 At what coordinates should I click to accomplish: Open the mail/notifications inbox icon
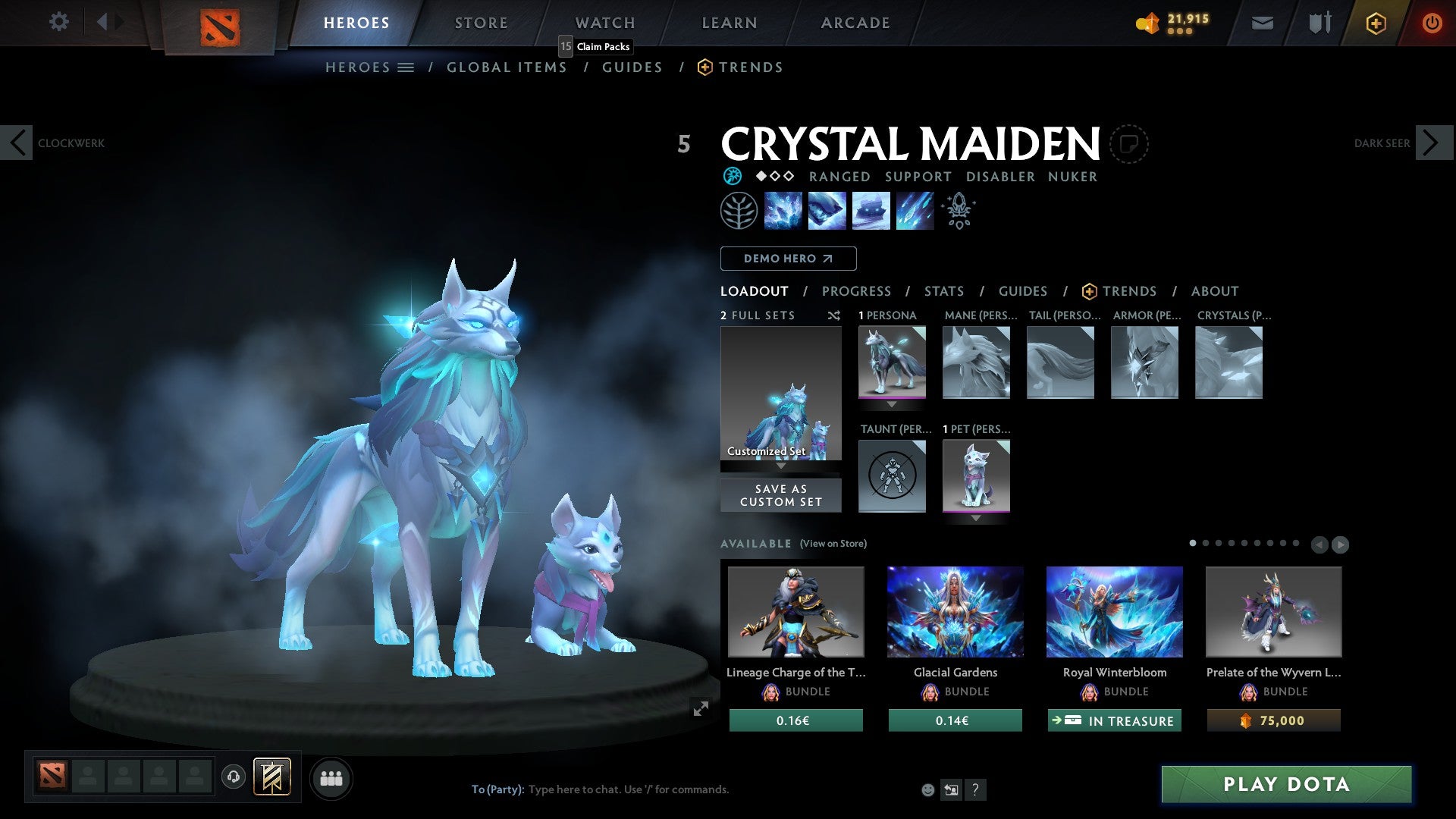1262,23
